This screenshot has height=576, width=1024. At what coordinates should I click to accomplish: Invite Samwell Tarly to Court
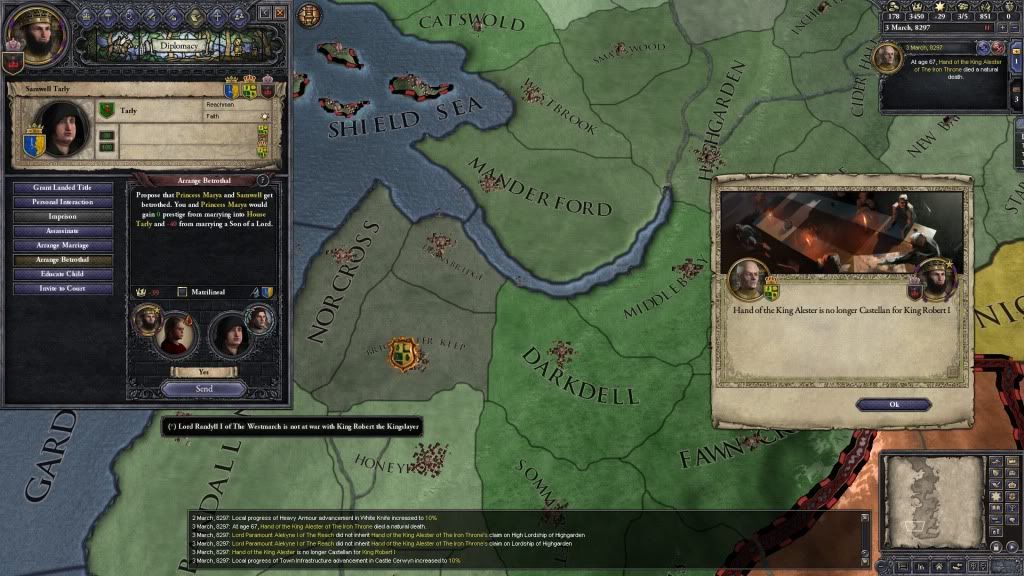63,288
